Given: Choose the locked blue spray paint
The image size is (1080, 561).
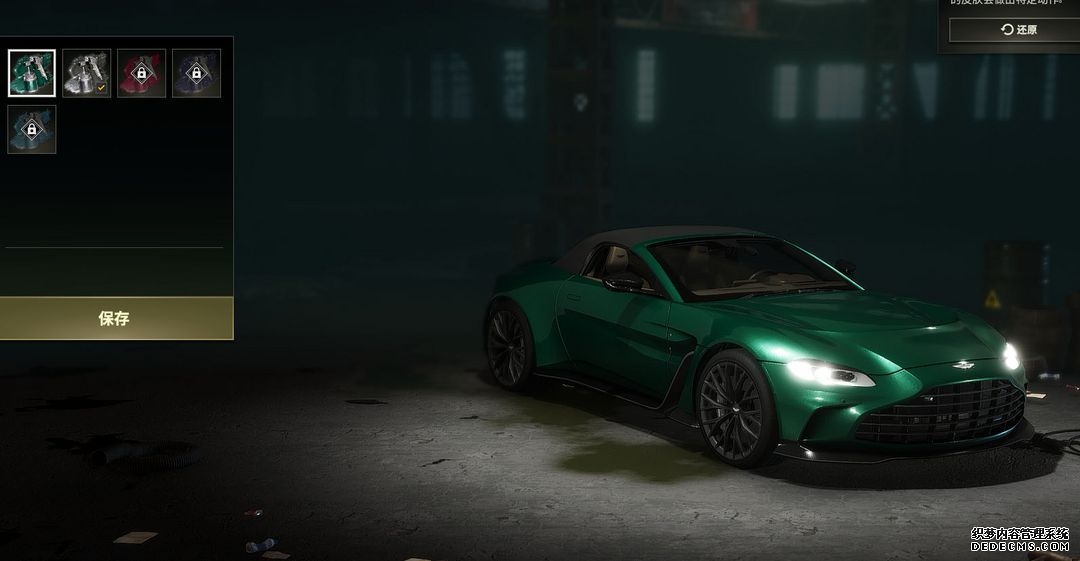Looking at the screenshot, I should [x=32, y=130].
